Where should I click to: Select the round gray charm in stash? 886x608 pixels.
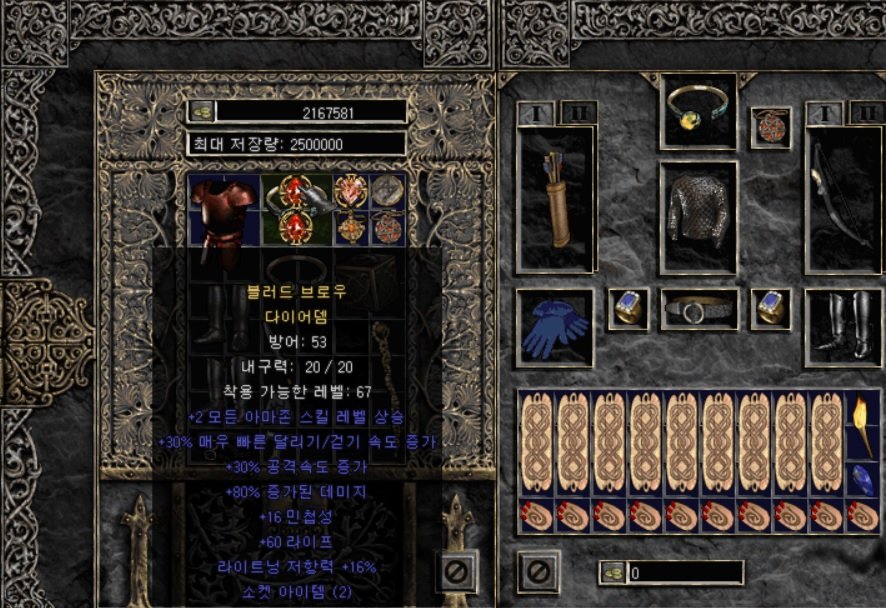387,191
